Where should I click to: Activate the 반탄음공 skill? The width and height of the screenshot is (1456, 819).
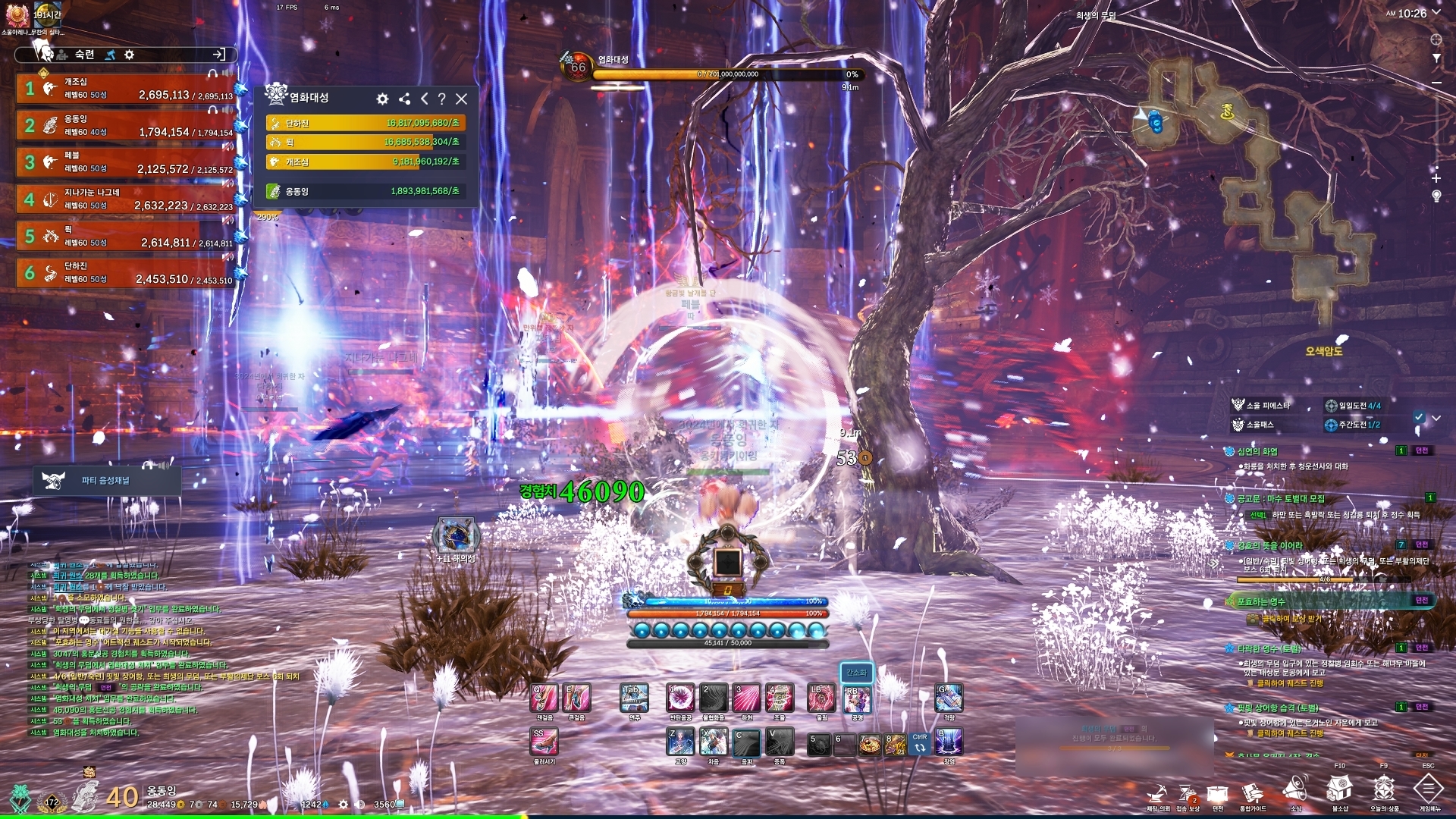point(680,697)
